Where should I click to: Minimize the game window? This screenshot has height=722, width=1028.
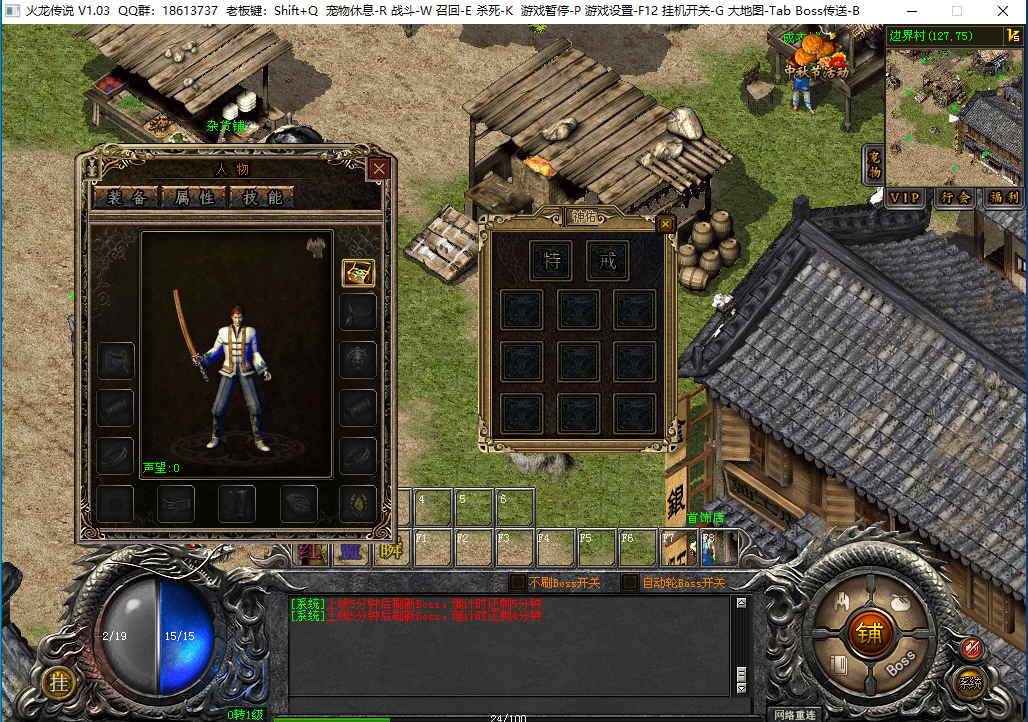(x=912, y=11)
